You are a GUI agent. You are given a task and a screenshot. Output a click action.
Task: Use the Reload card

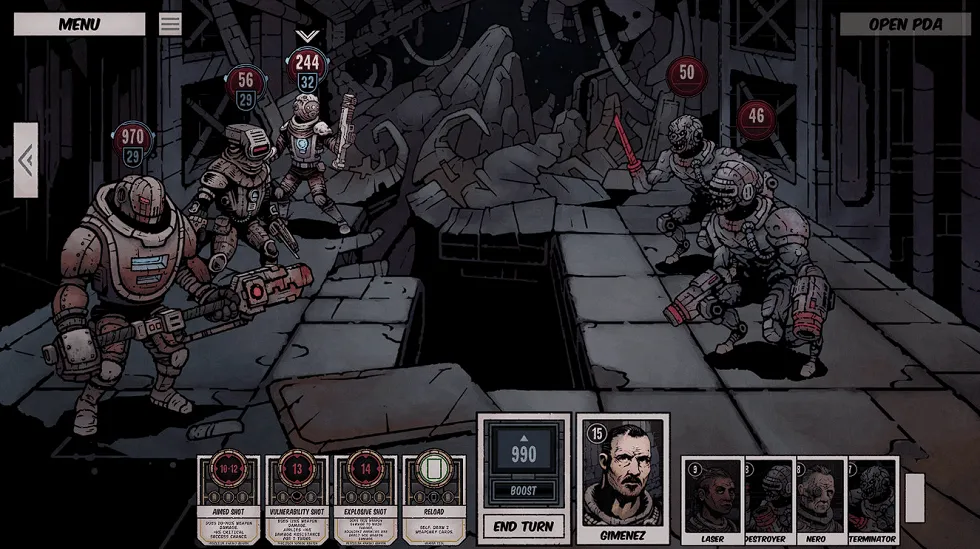tap(434, 500)
